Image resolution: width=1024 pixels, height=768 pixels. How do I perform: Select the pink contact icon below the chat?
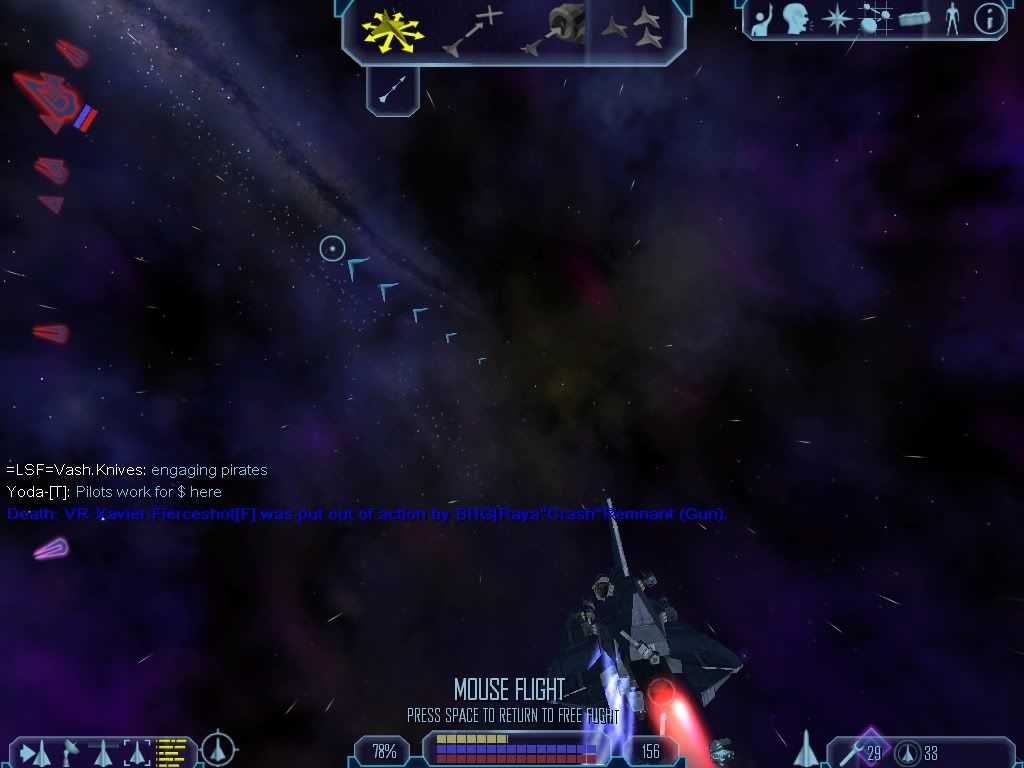click(x=50, y=548)
